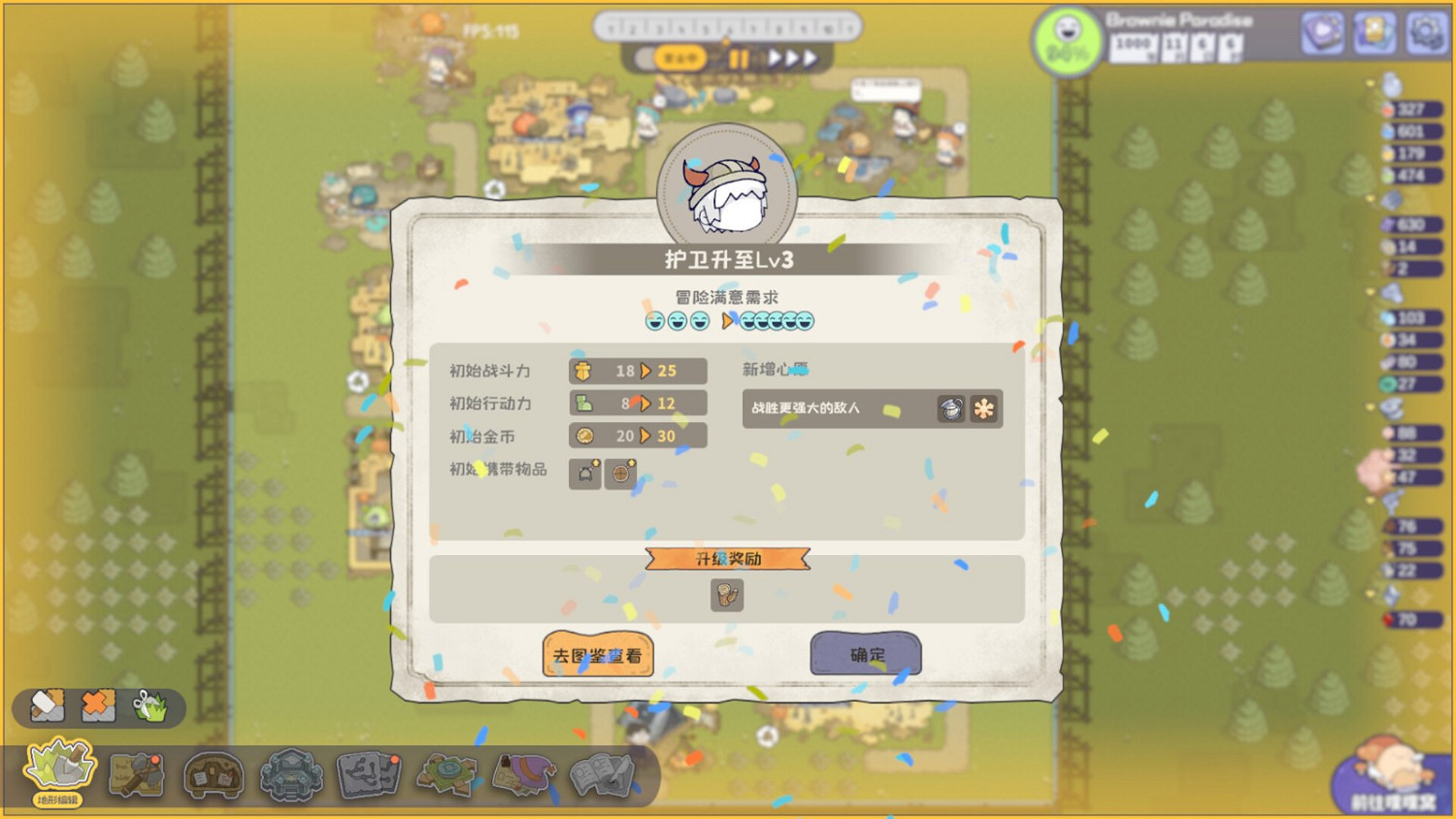This screenshot has width=1456, height=819.
Task: Click 去图鉴查看 to view the collection
Action: click(x=597, y=654)
